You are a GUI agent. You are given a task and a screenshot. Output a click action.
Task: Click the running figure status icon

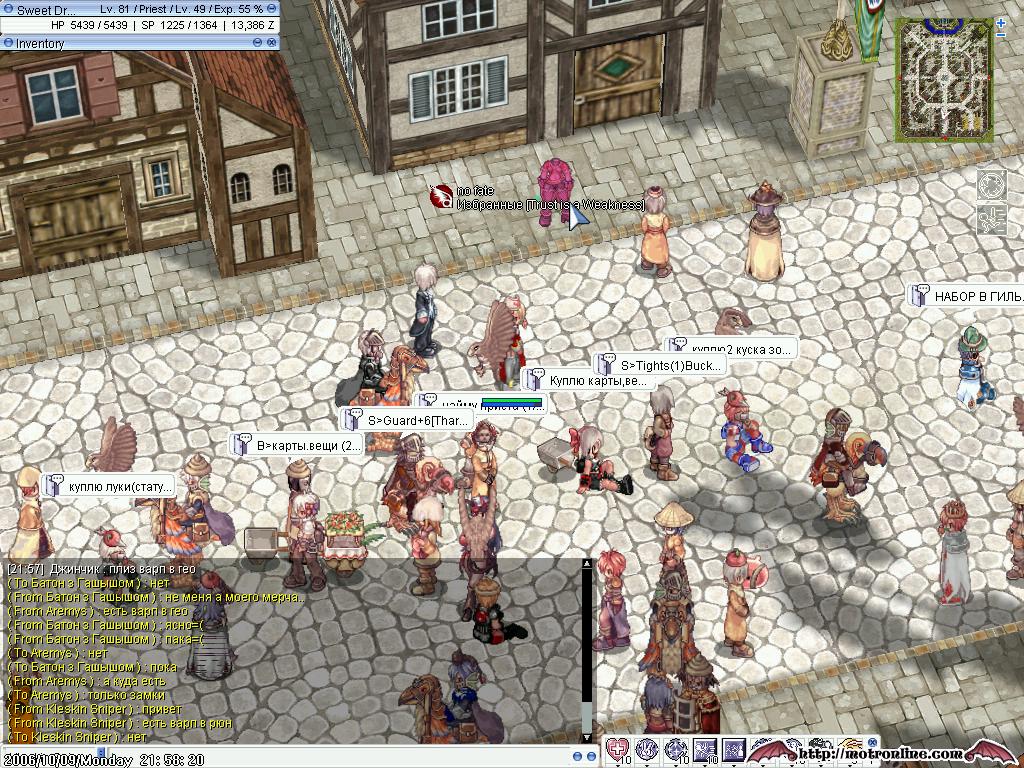coord(991,219)
